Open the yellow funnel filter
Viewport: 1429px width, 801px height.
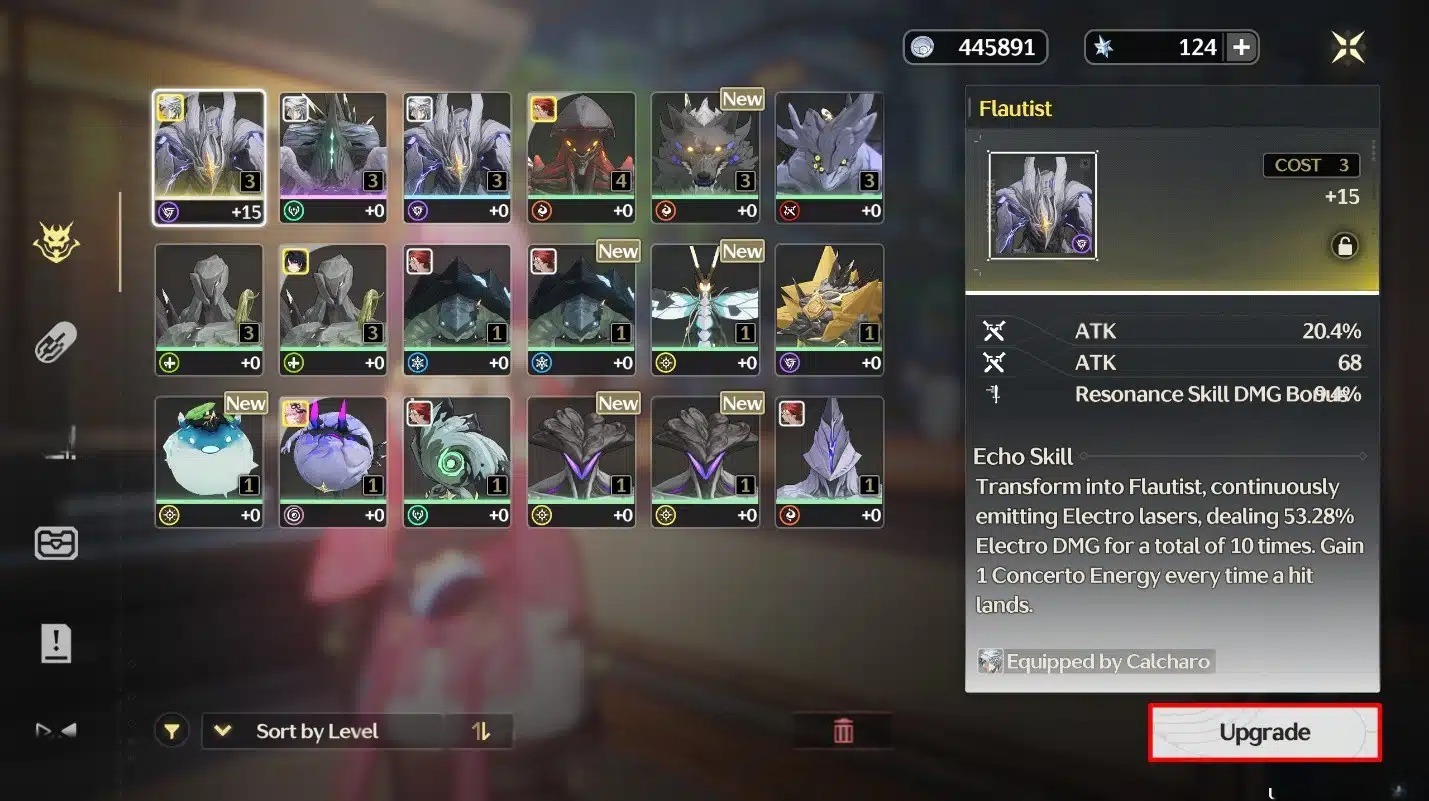coord(172,731)
